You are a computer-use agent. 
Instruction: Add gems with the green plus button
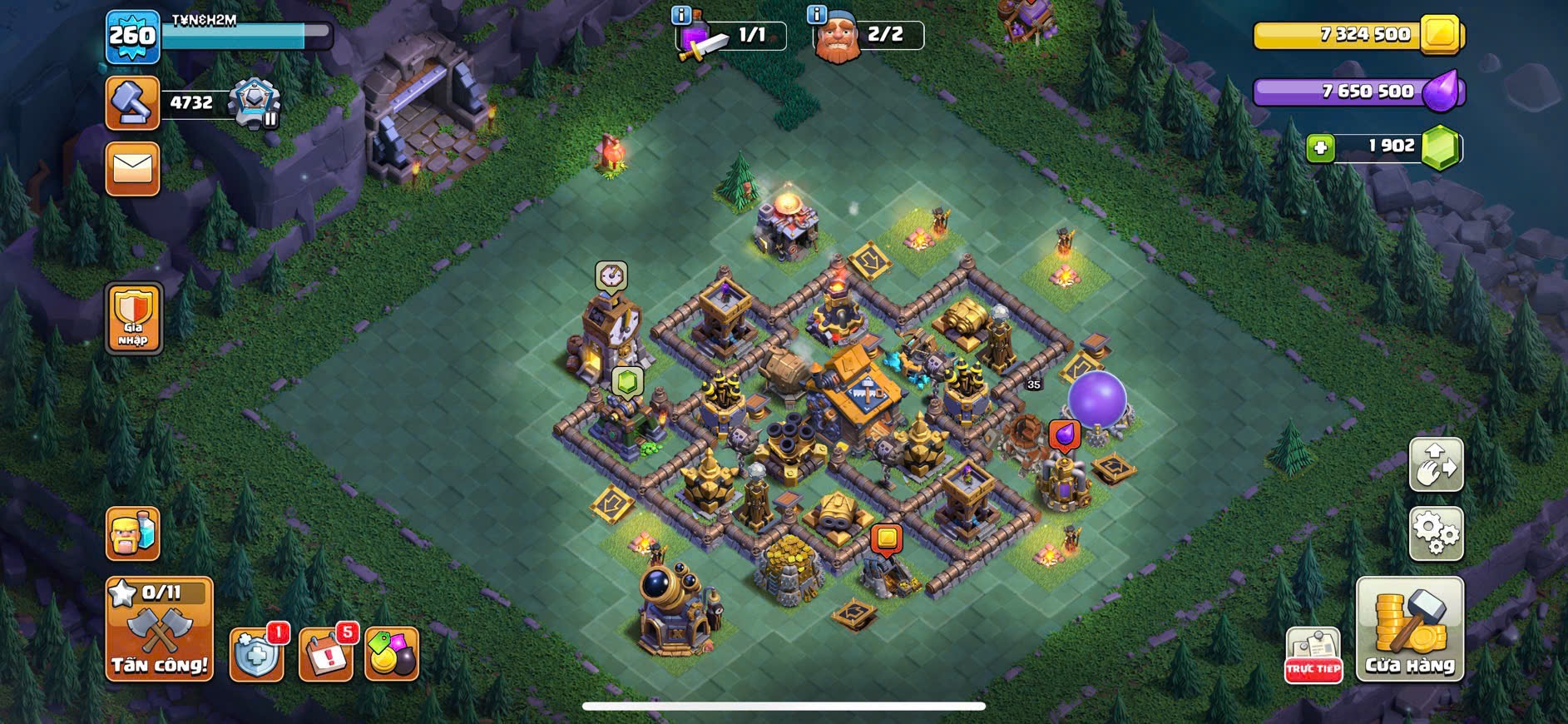pos(1319,148)
